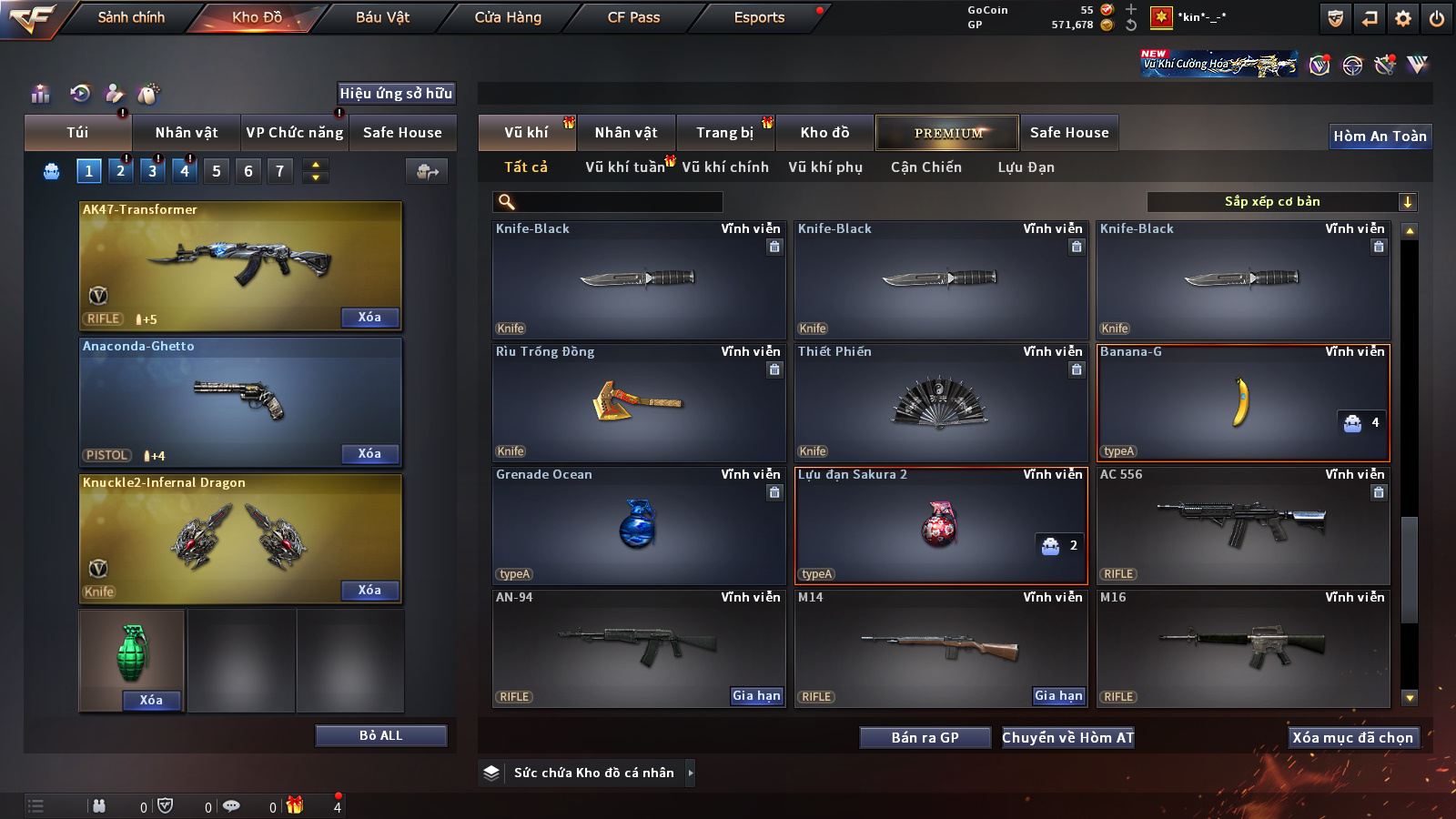Open the settings gear icon

(1403, 18)
